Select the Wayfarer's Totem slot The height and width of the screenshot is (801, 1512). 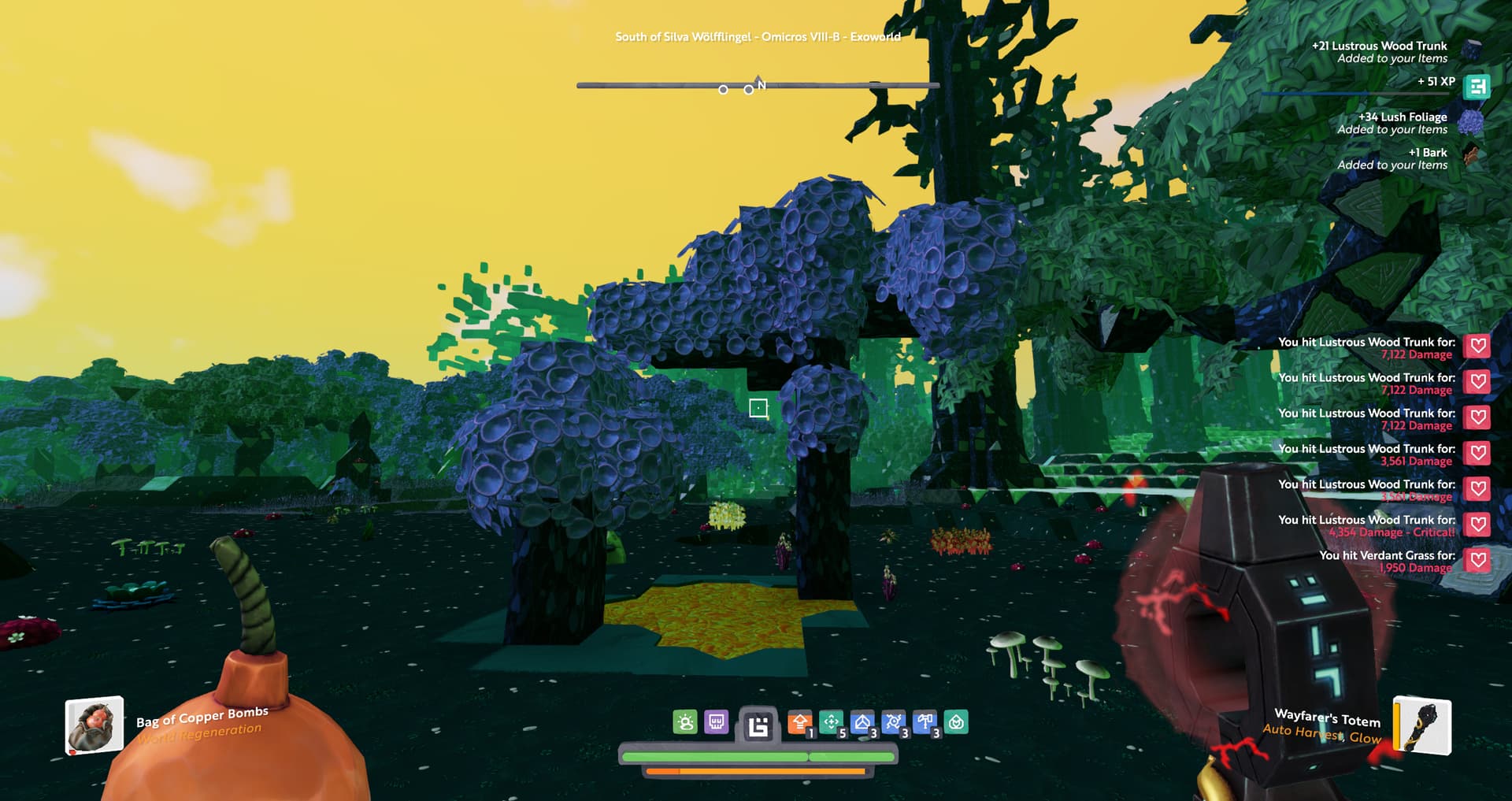point(1423,725)
